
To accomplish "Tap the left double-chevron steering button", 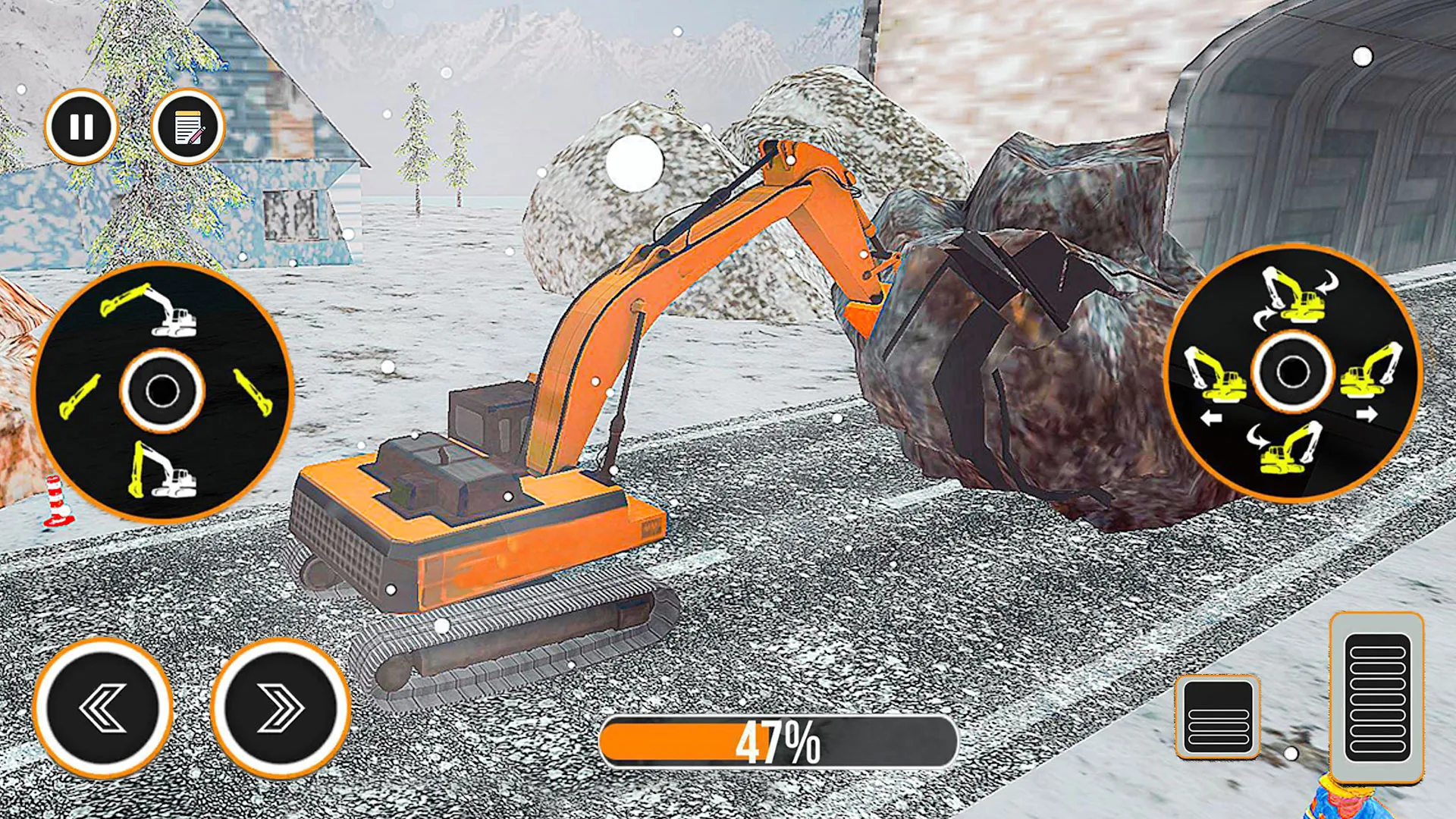I will tap(103, 708).
